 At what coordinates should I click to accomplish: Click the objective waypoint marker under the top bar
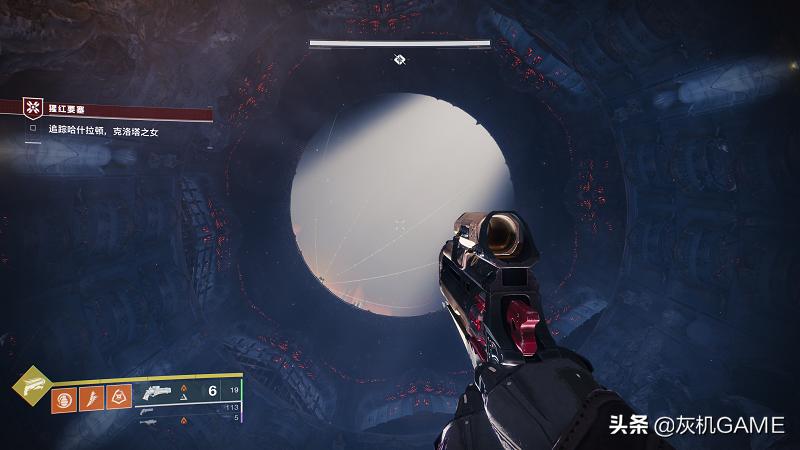point(399,60)
